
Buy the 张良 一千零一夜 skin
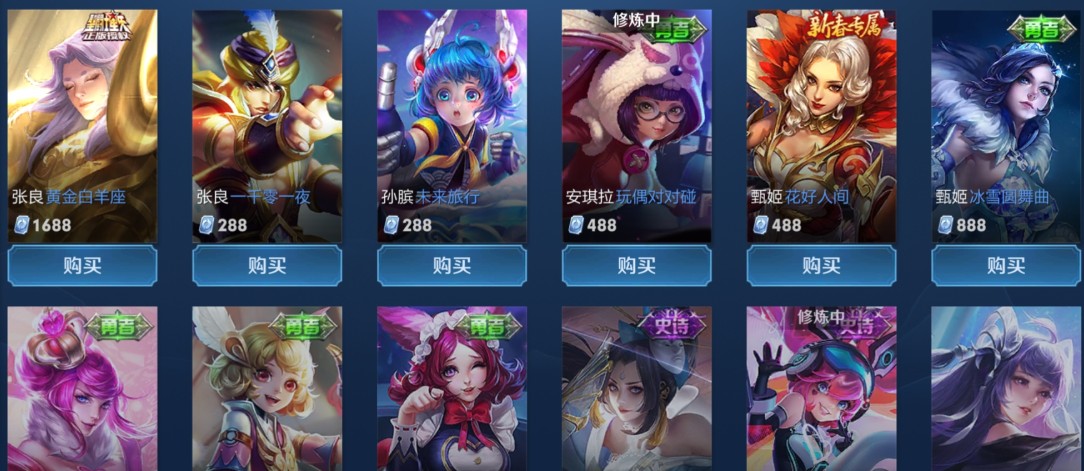coord(267,266)
